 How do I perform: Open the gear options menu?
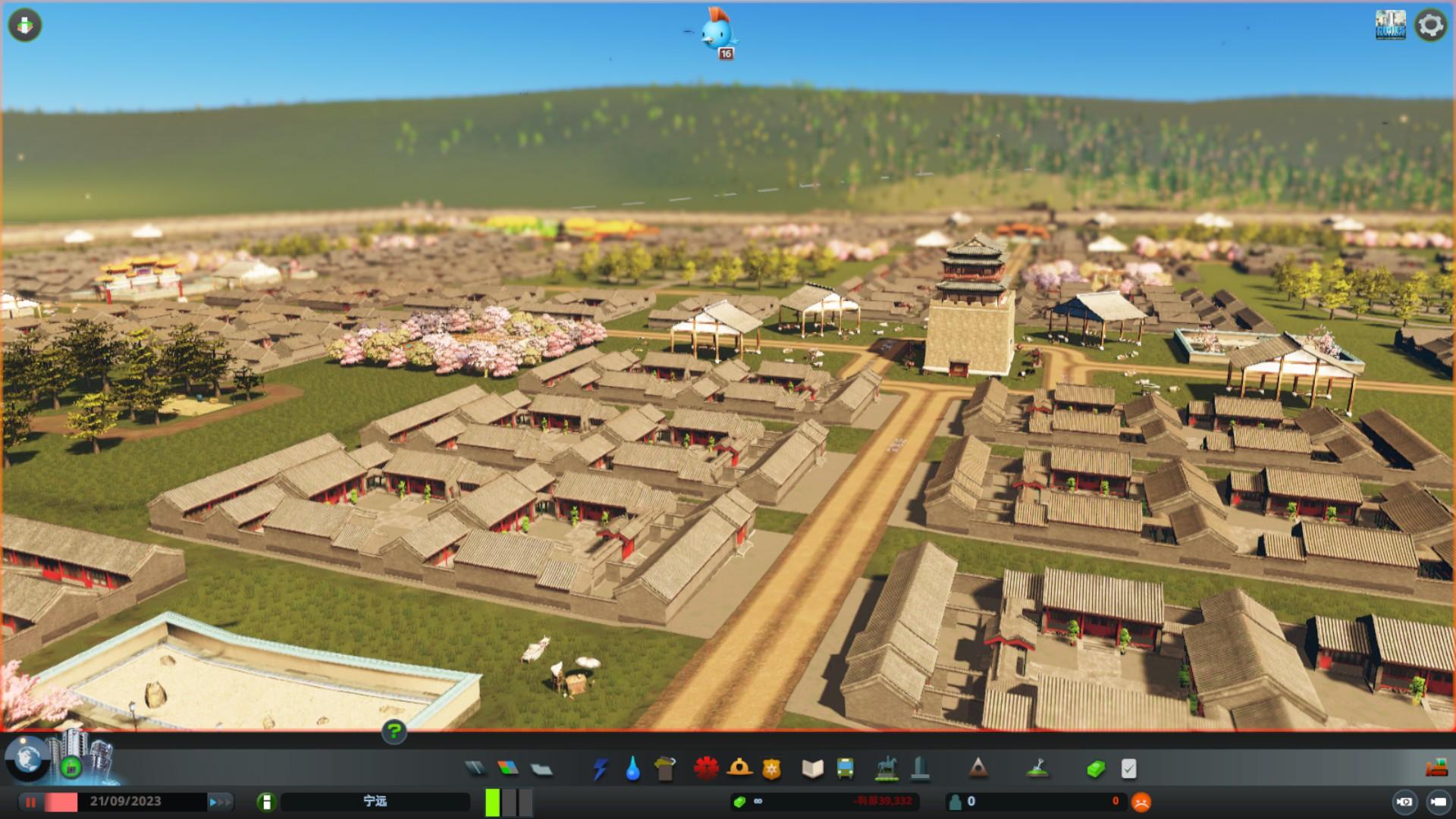coord(1431,25)
